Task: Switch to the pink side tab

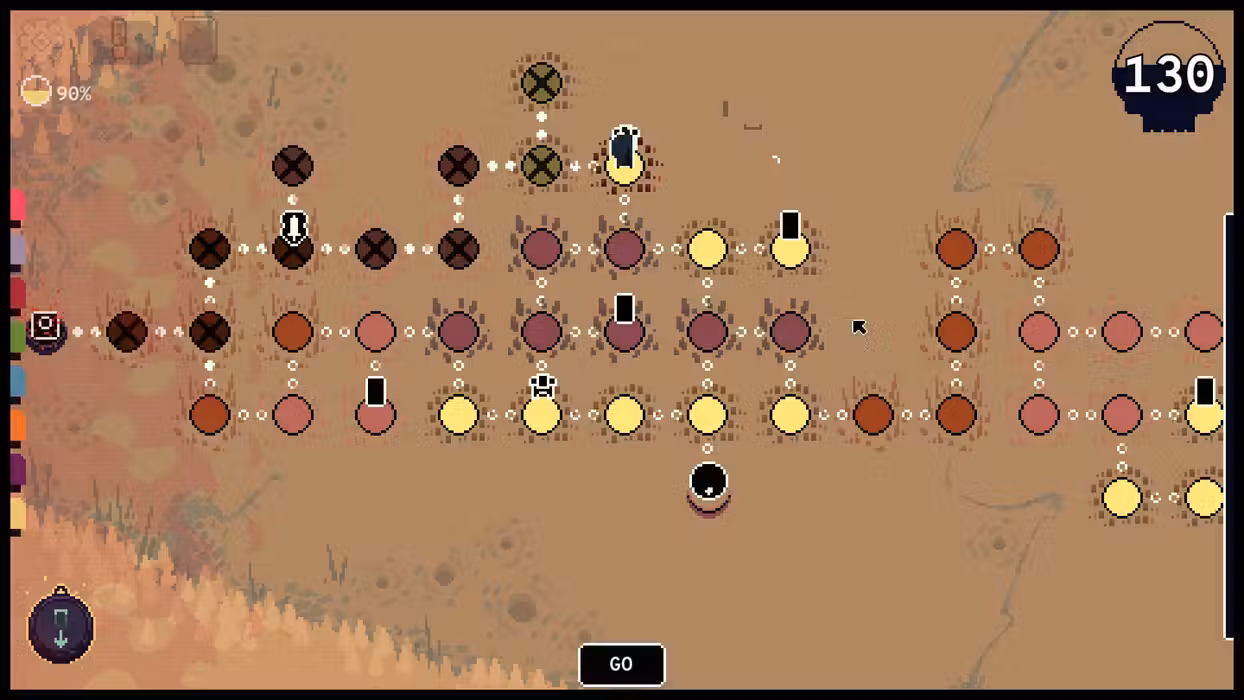Action: coord(17,205)
